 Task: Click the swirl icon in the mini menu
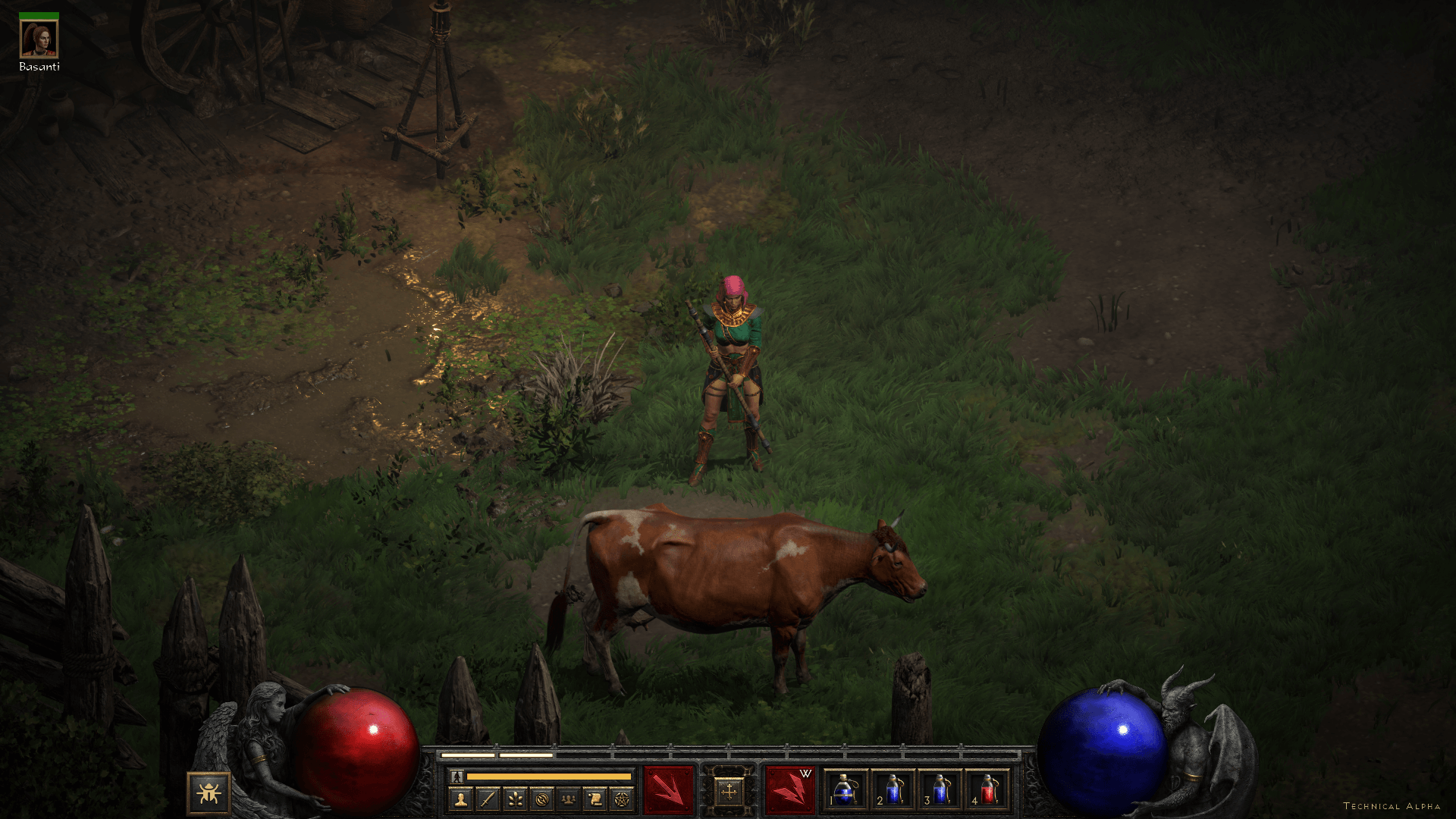click(x=541, y=799)
